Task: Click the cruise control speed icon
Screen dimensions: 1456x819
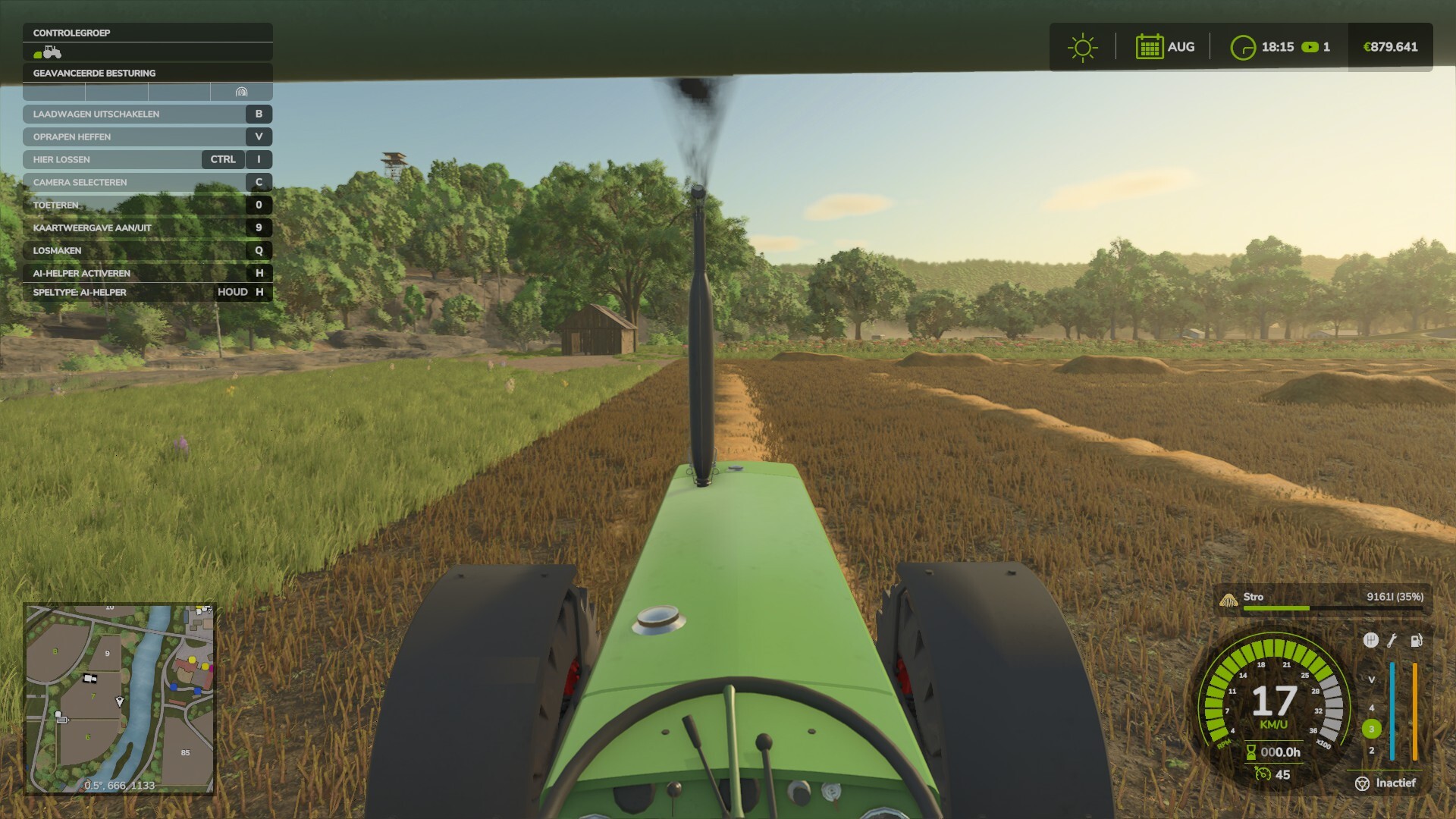Action: 1263,774
